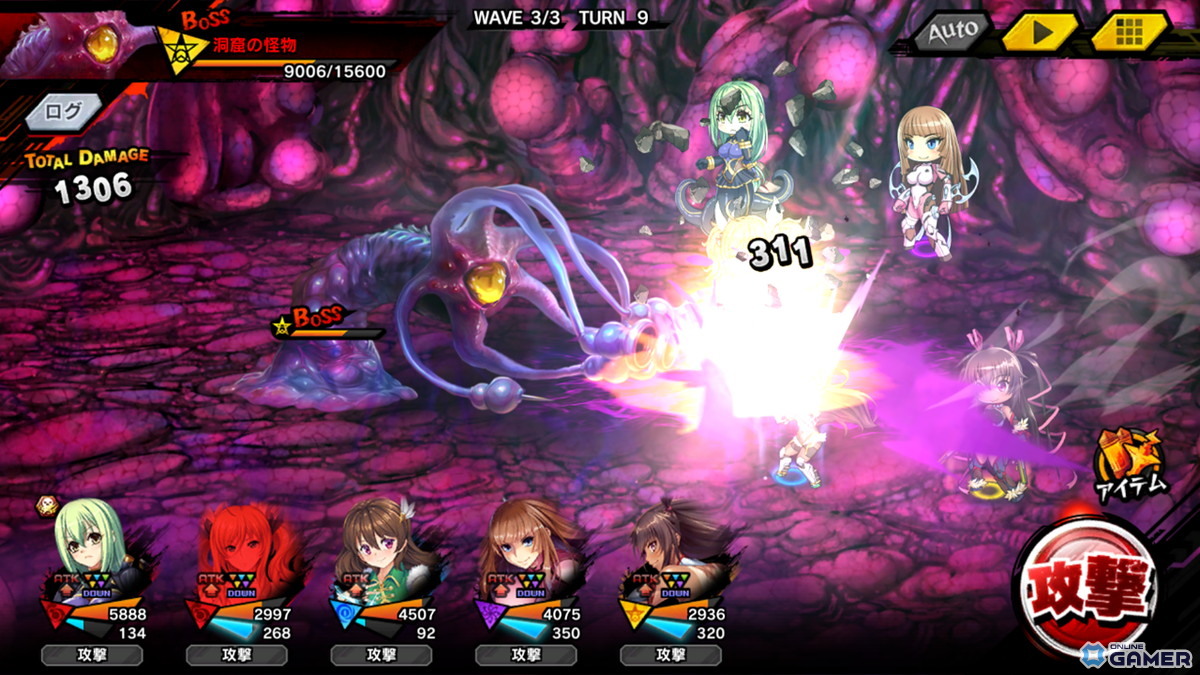Select the dark-skinned portrait with 2936 HP
Screen dimensions: 1200x675
coord(670,545)
